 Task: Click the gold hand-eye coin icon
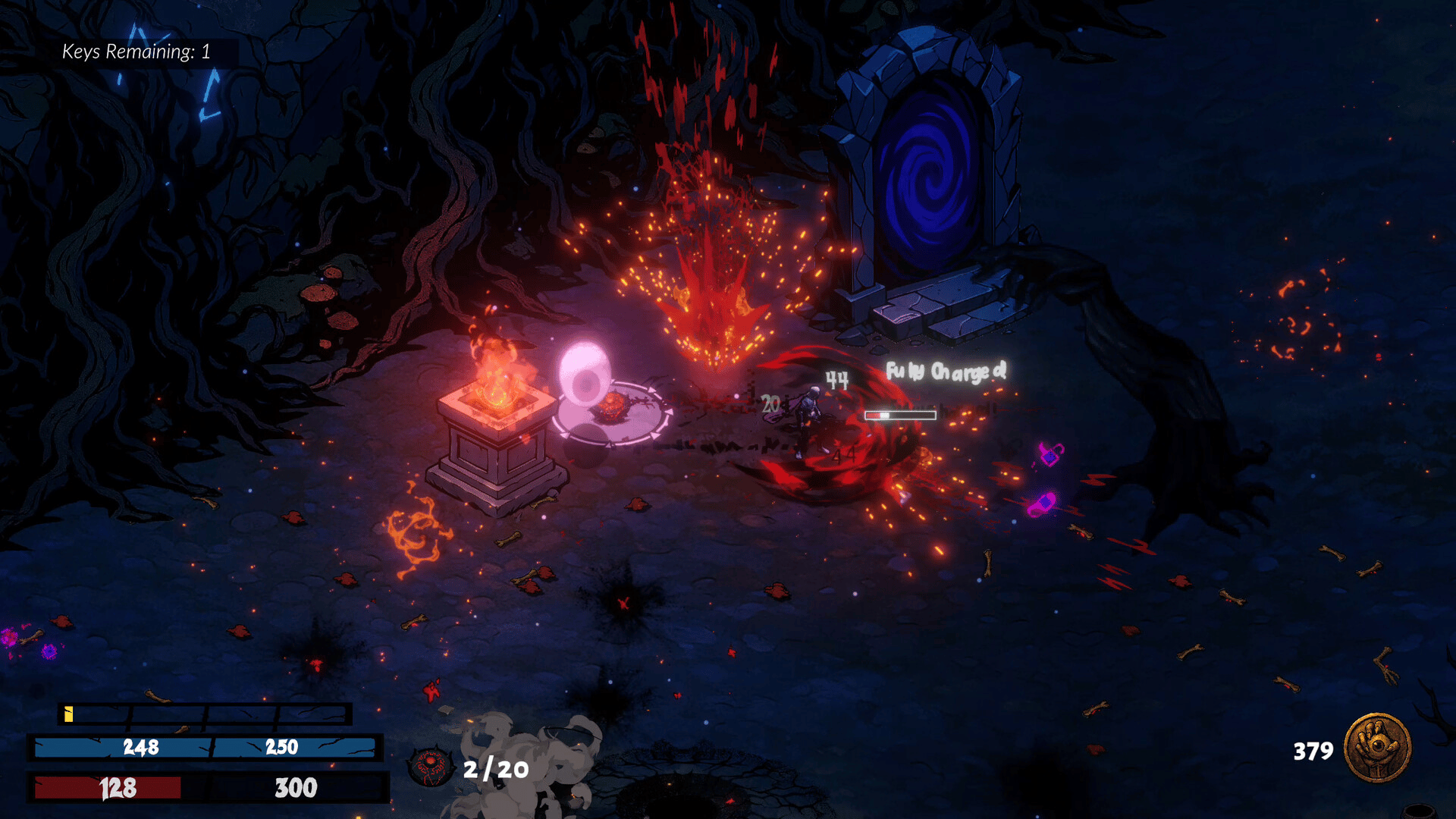pyautogui.click(x=1377, y=748)
